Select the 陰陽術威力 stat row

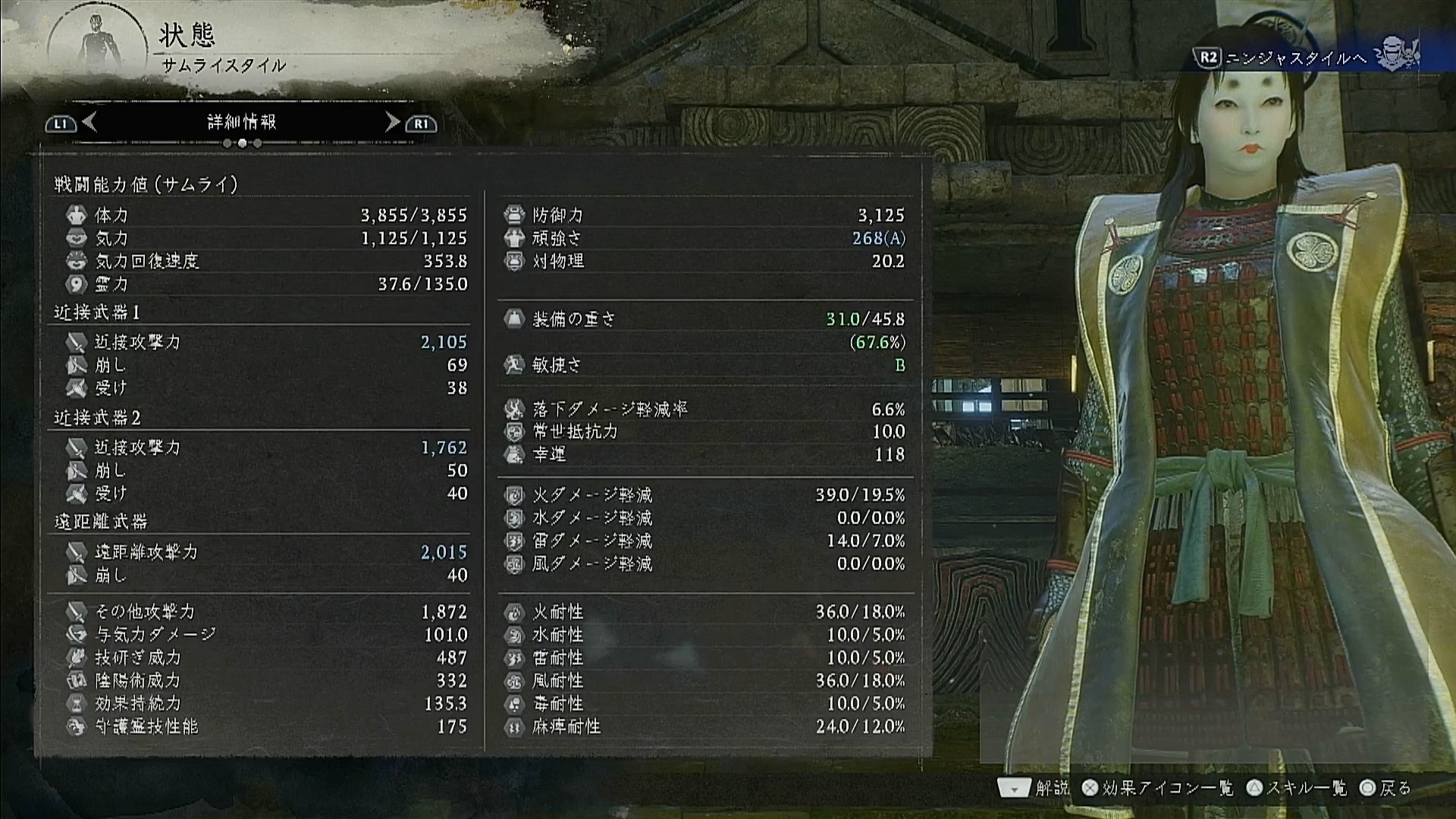click(265, 680)
